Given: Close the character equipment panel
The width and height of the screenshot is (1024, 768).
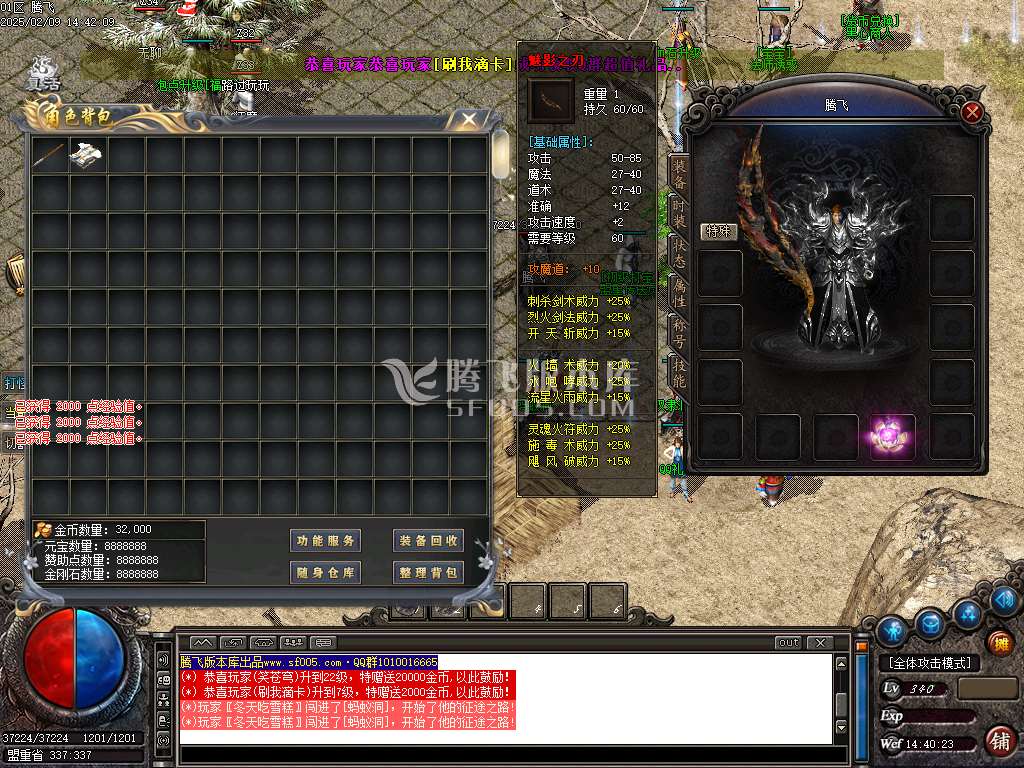Looking at the screenshot, I should tap(972, 112).
